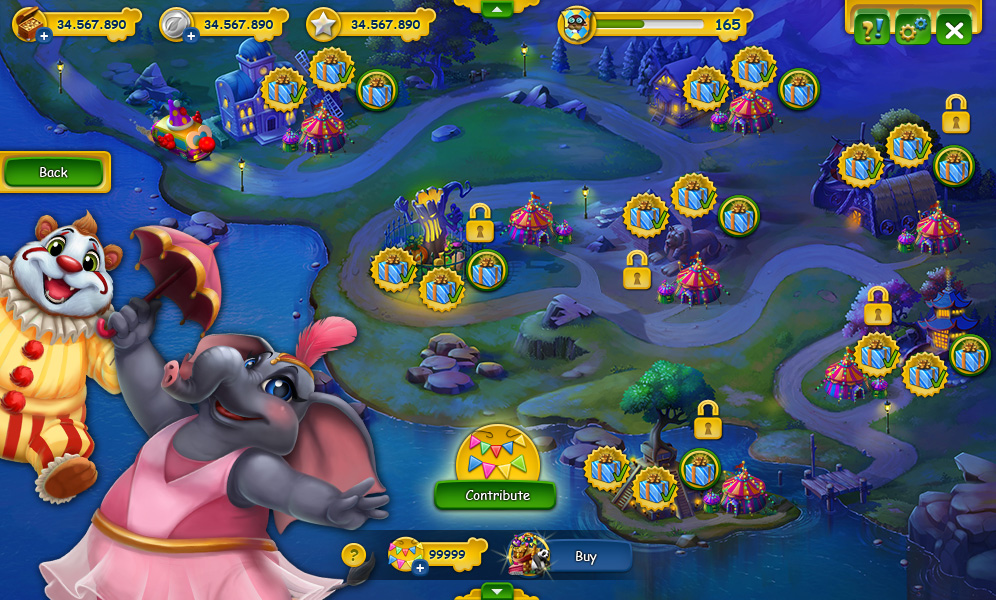
Task: Select the star points counter
Action: [x=372, y=24]
